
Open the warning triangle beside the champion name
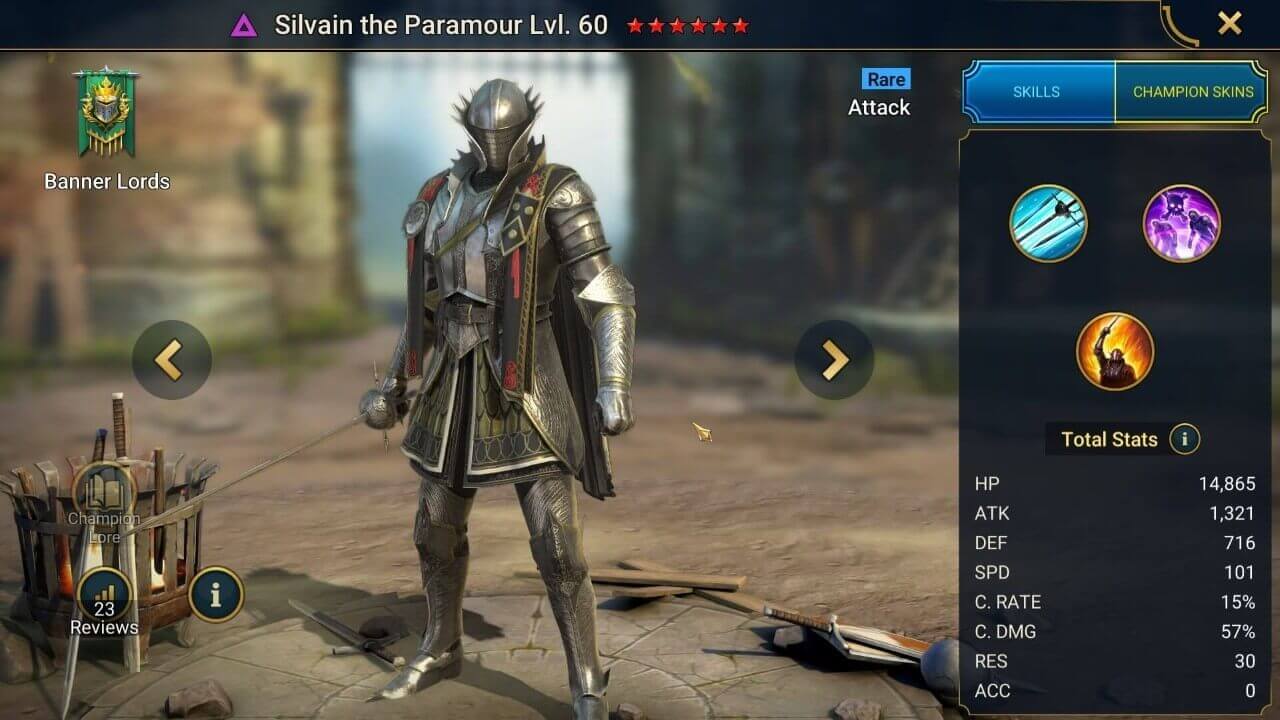pos(244,24)
